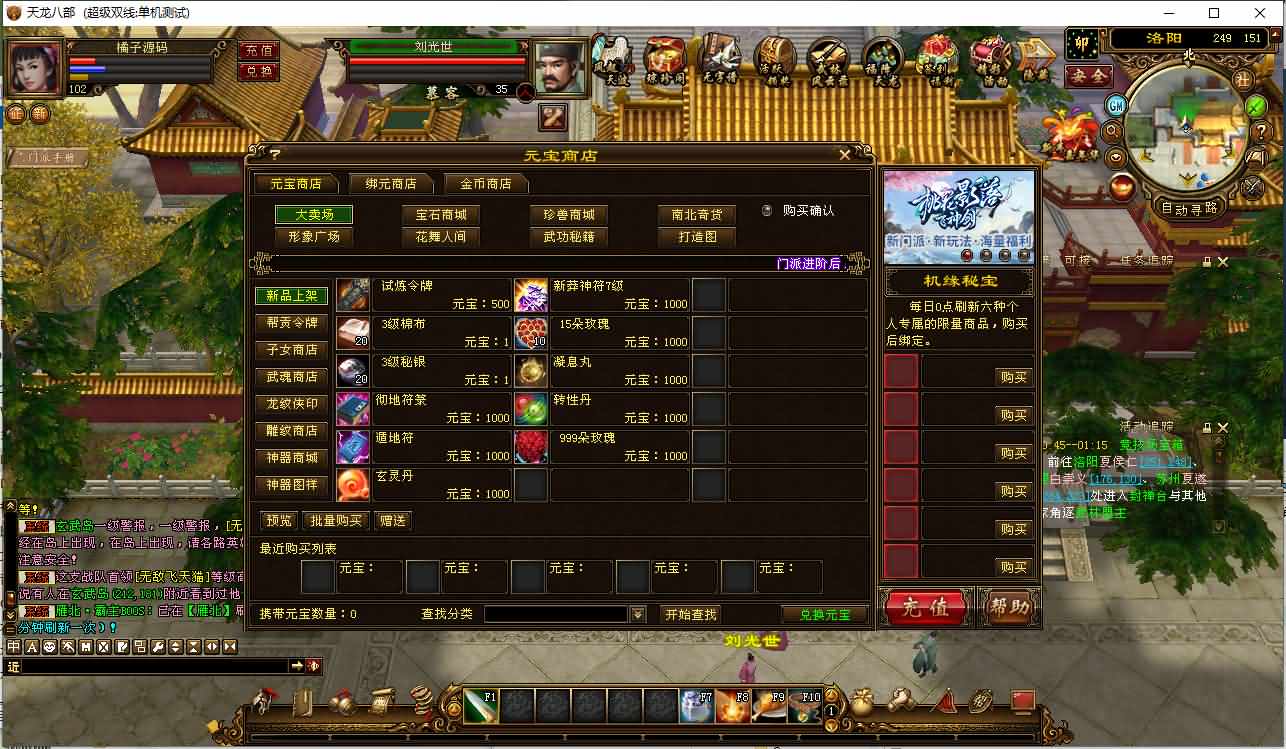Open the 武林风云录 icon

pyautogui.click(x=828, y=58)
